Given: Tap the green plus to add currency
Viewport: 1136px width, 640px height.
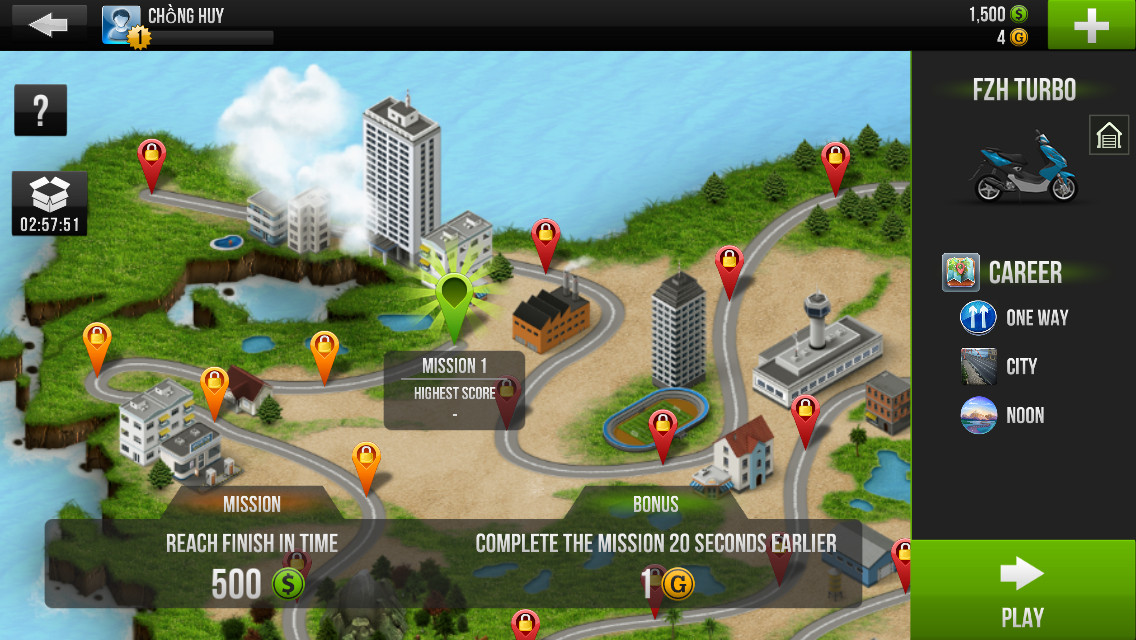Looking at the screenshot, I should tap(1091, 25).
